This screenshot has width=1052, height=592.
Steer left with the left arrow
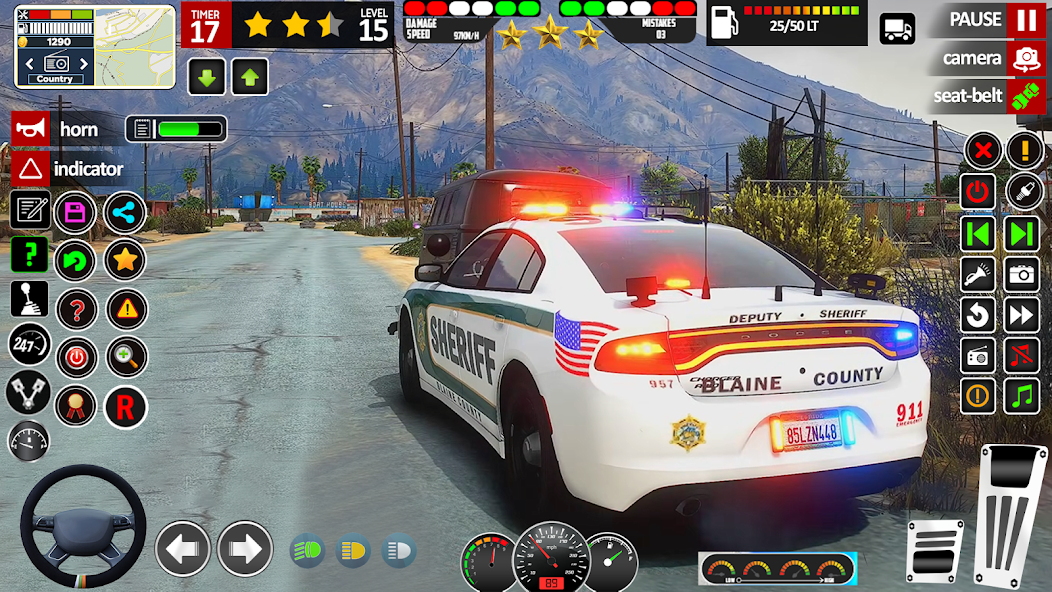coord(183,548)
